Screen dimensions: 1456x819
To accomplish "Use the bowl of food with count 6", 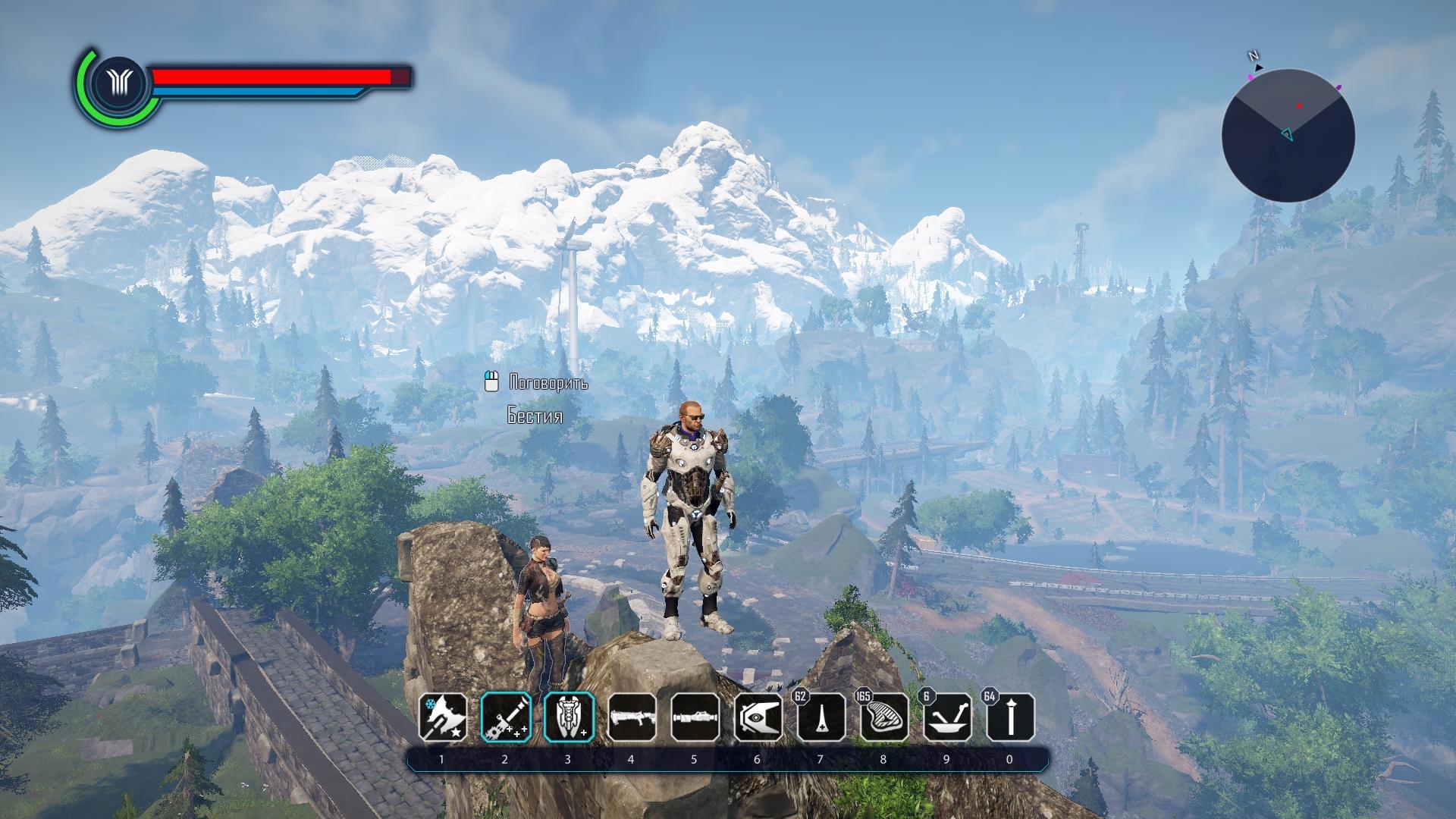I will 947,717.
